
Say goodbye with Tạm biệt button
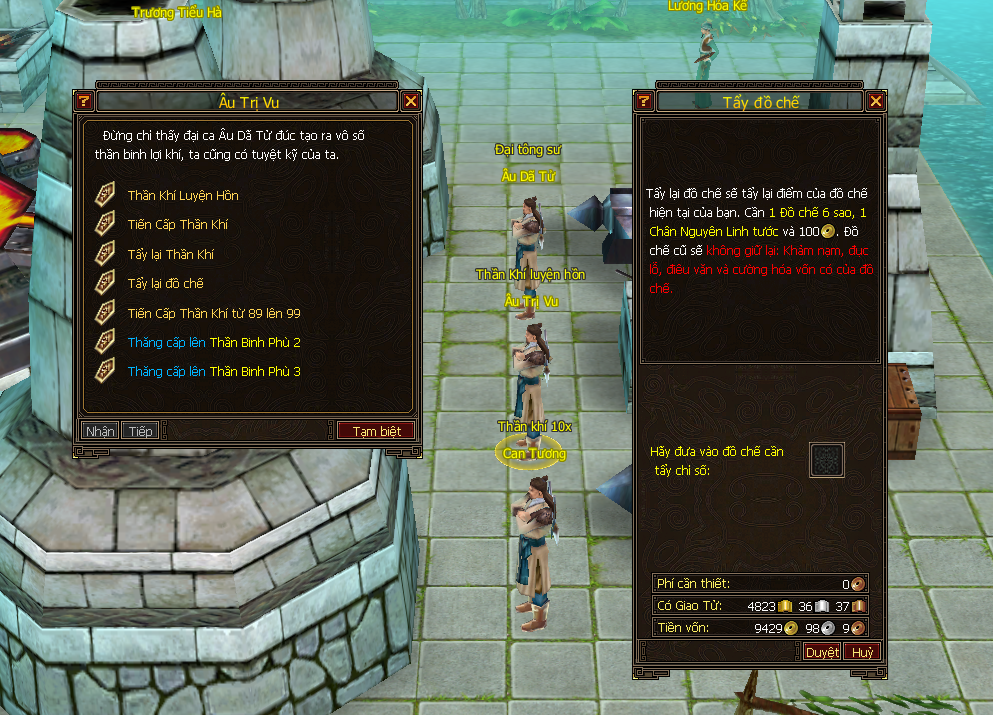pos(376,431)
